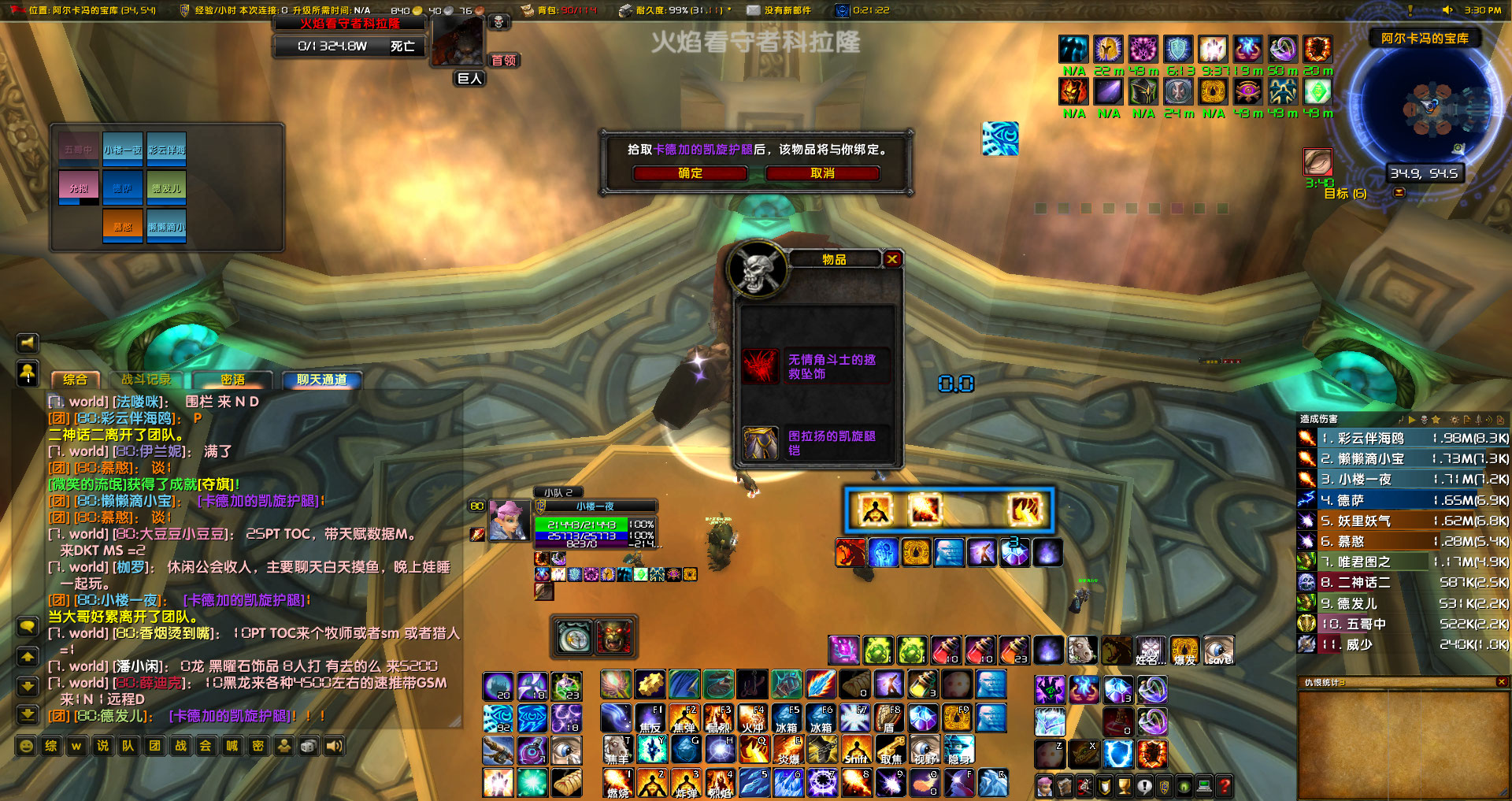Confirm the loot bind dialog with 确定
Image resolution: width=1512 pixels, height=801 pixels.
(x=690, y=173)
